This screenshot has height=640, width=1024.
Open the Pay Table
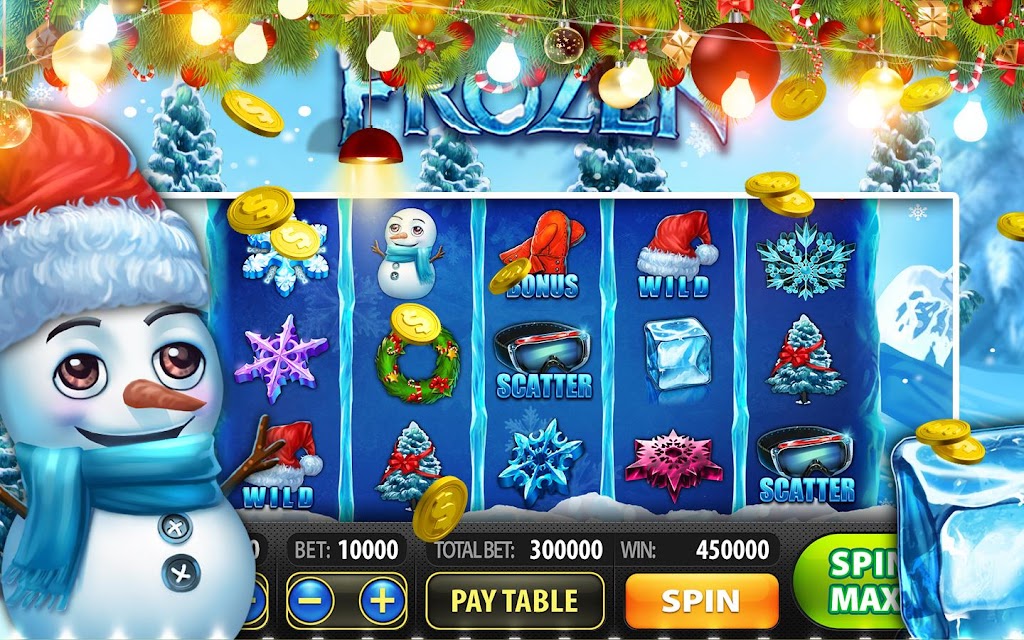[x=515, y=601]
